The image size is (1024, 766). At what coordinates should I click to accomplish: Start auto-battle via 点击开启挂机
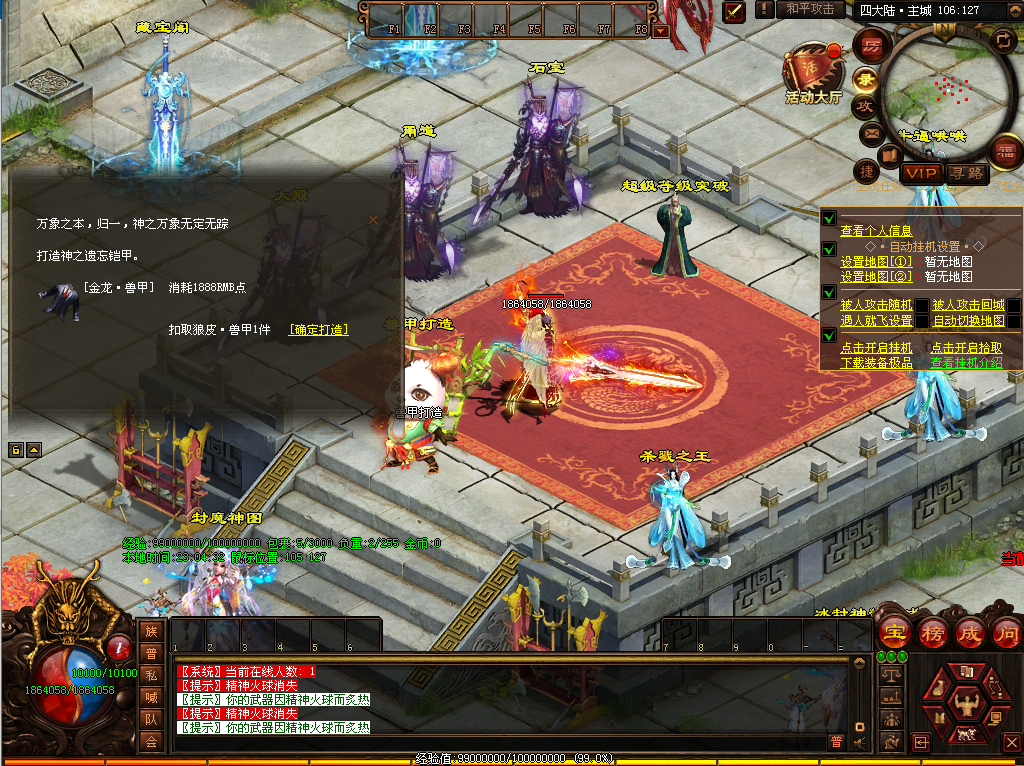[876, 348]
